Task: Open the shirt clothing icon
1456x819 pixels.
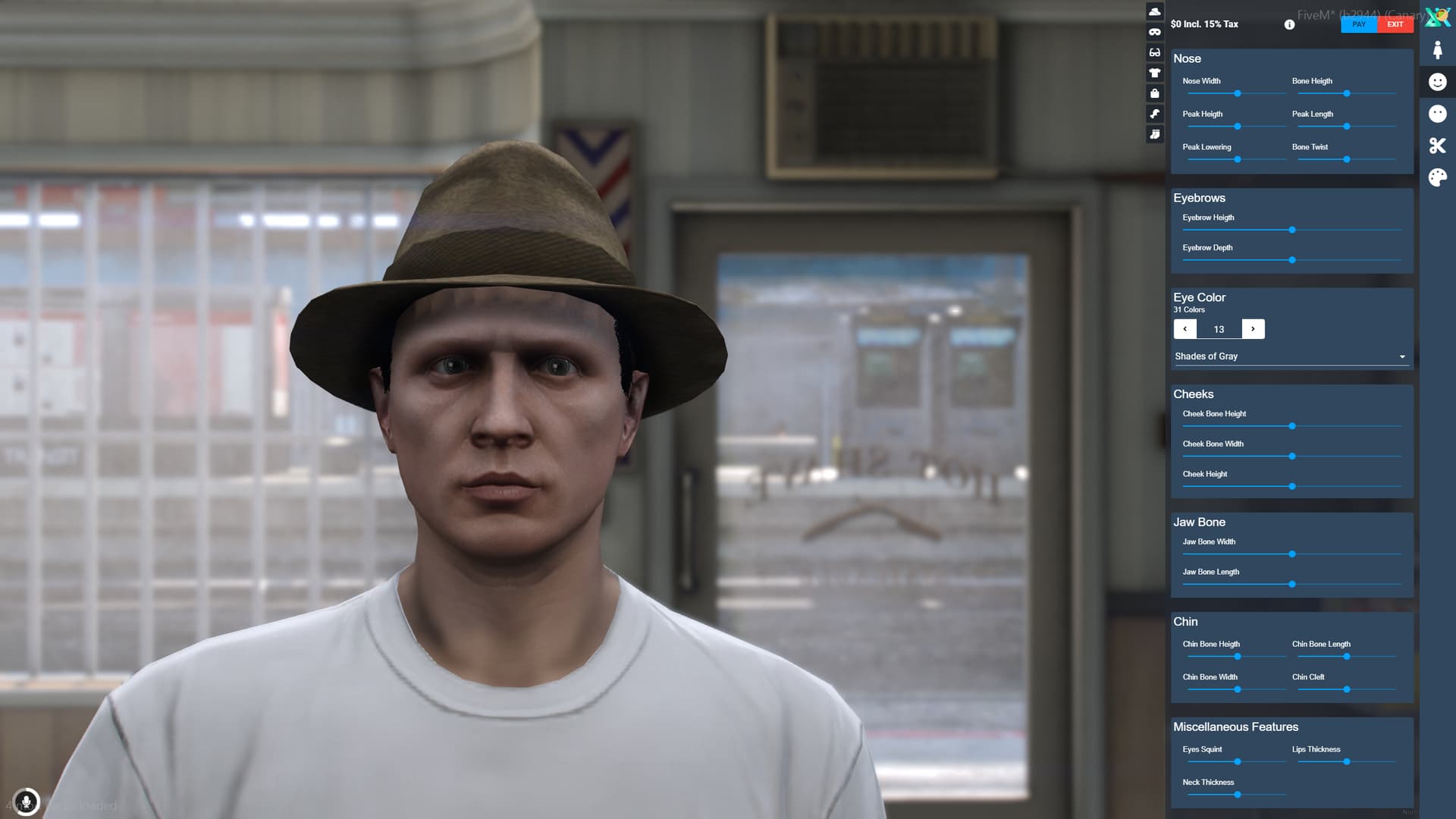Action: [1153, 73]
